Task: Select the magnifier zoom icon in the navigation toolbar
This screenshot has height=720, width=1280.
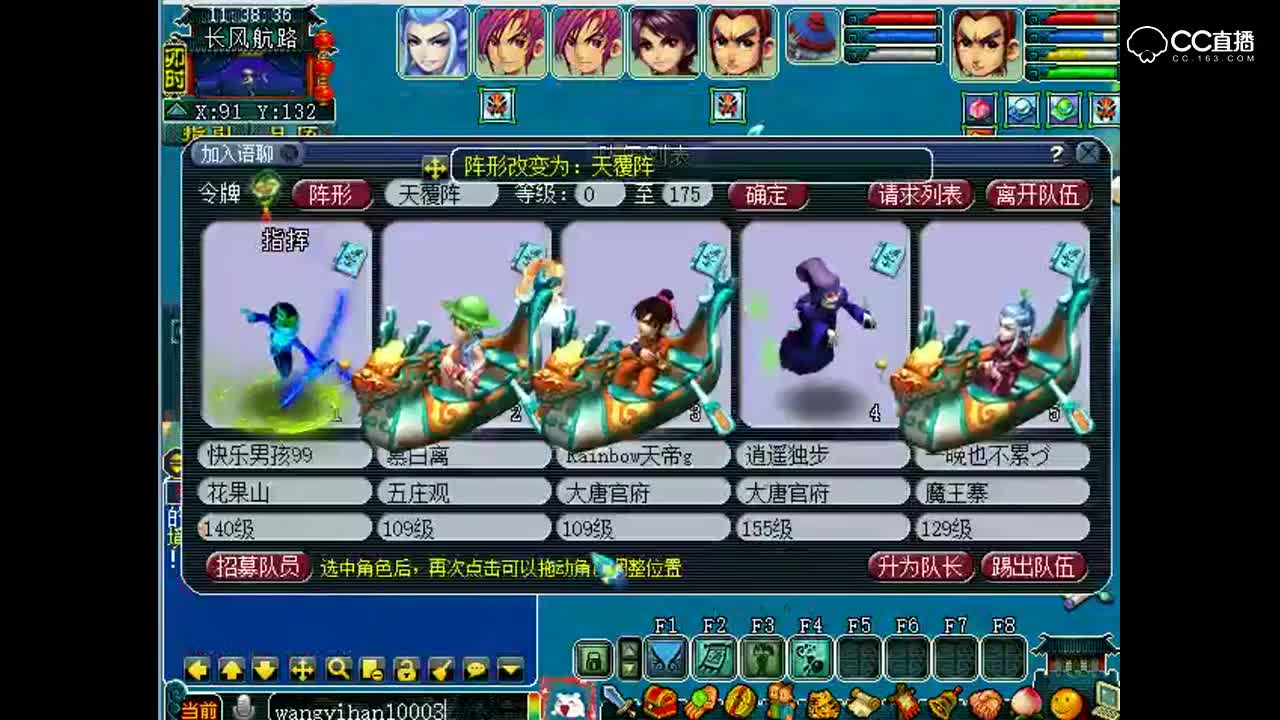Action: click(x=338, y=668)
